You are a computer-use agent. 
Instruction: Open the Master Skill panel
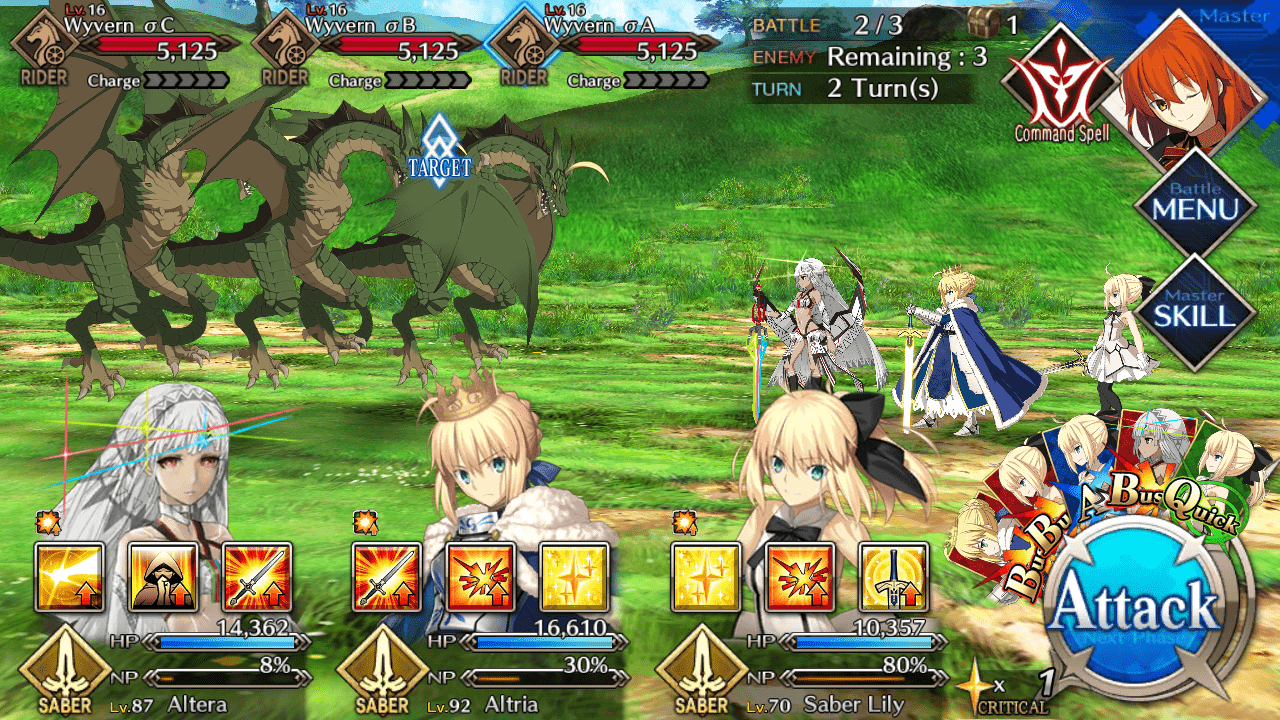(1195, 310)
